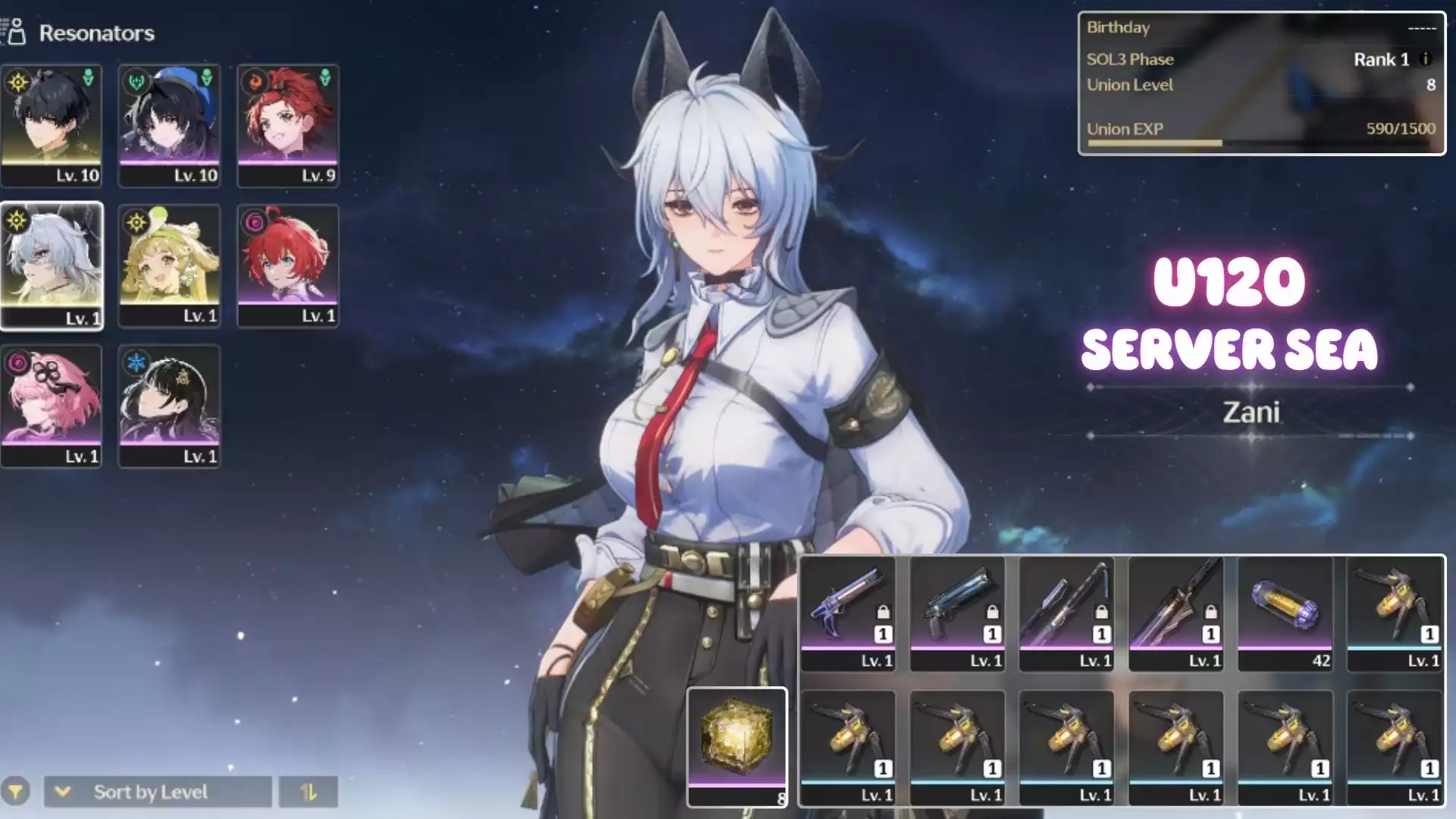
Task: Select the red ponytail resonator at Lv. 9
Action: click(x=287, y=125)
